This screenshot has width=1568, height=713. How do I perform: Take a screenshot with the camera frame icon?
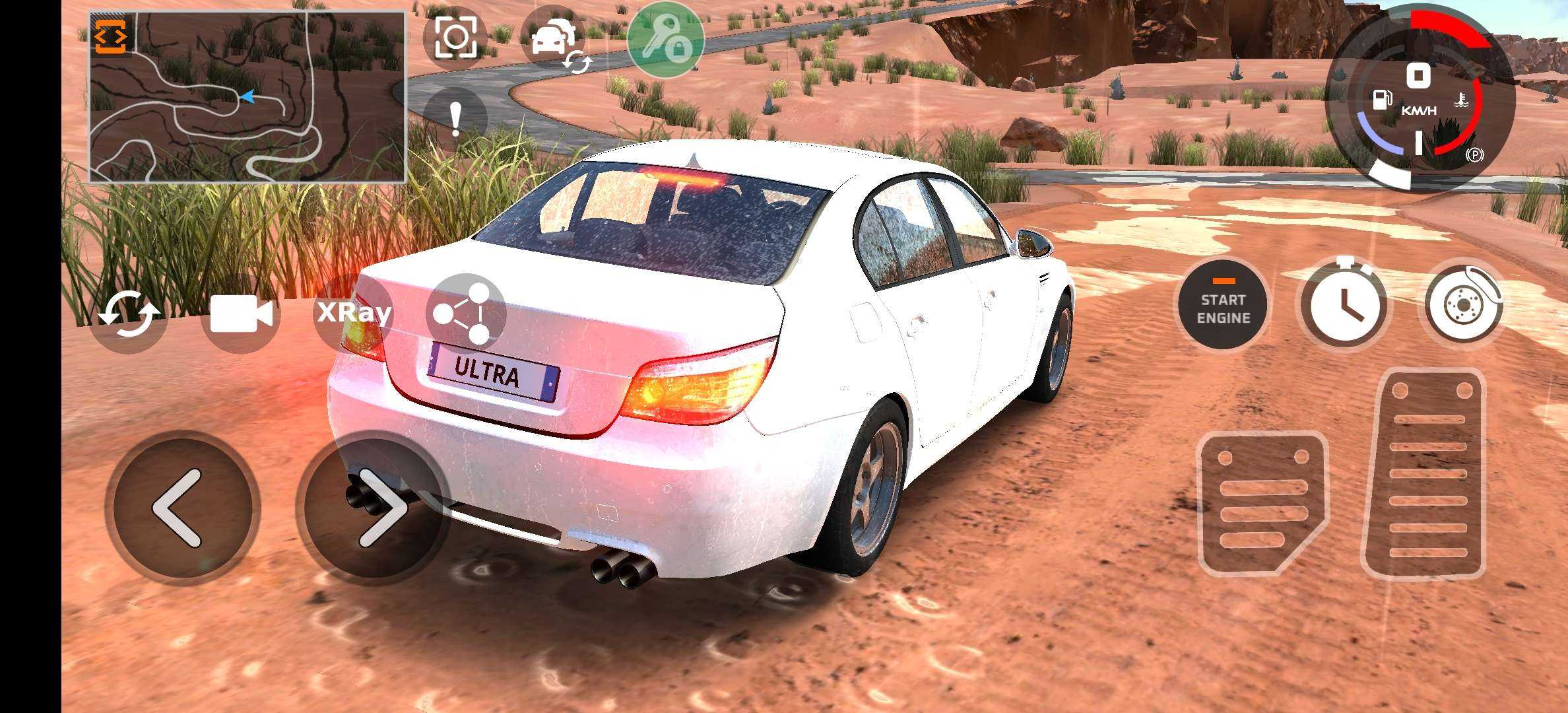[455, 37]
